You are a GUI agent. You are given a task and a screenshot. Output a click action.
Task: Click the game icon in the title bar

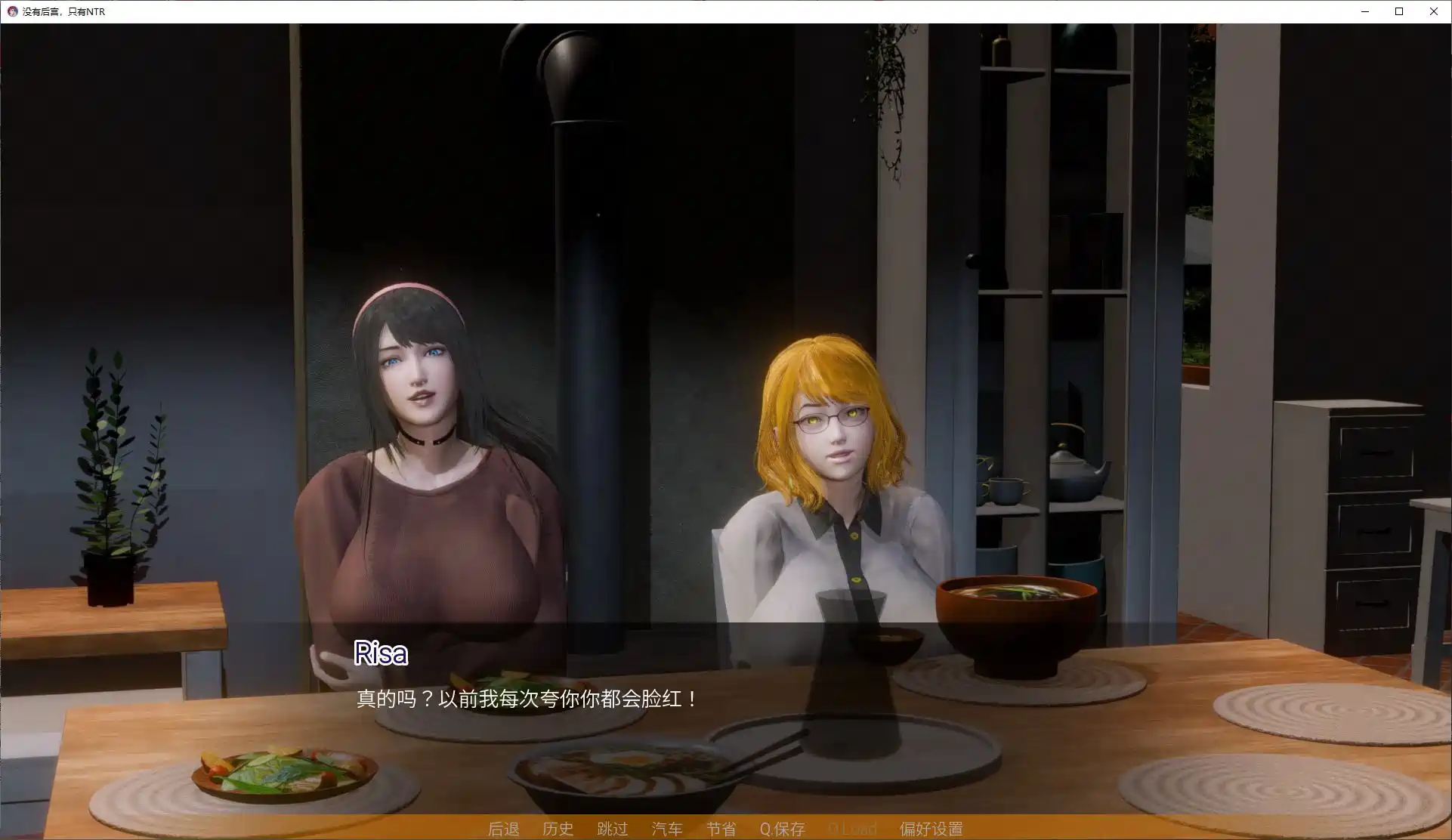12,11
